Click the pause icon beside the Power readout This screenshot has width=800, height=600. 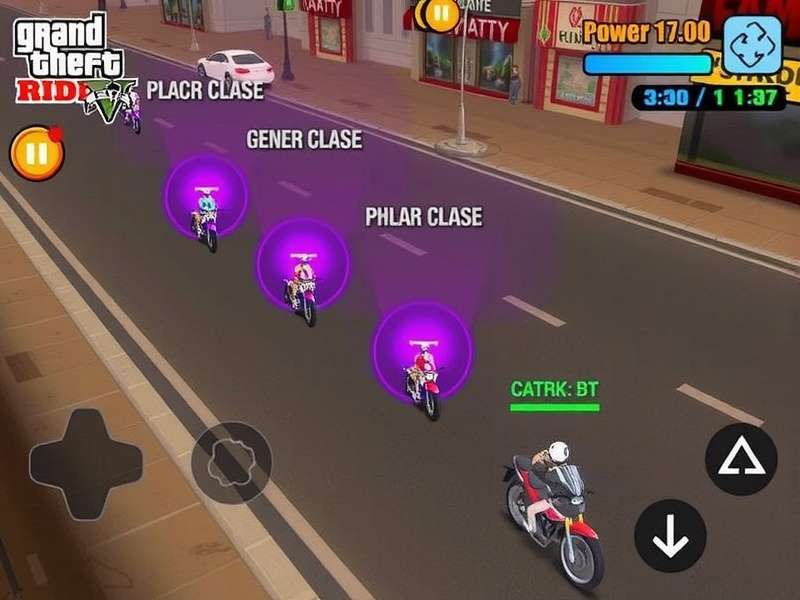click(437, 14)
